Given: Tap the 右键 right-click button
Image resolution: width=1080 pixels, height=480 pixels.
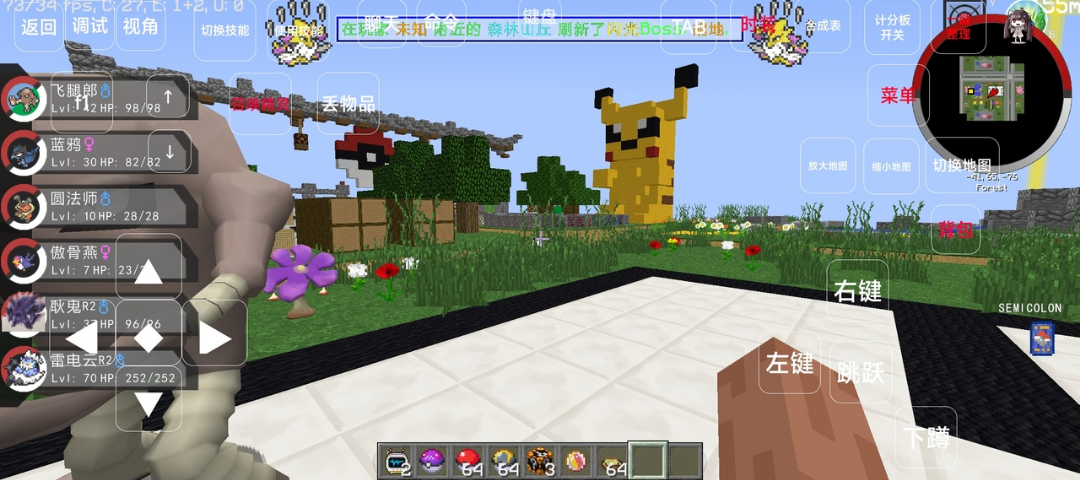Looking at the screenshot, I should pos(858,291).
